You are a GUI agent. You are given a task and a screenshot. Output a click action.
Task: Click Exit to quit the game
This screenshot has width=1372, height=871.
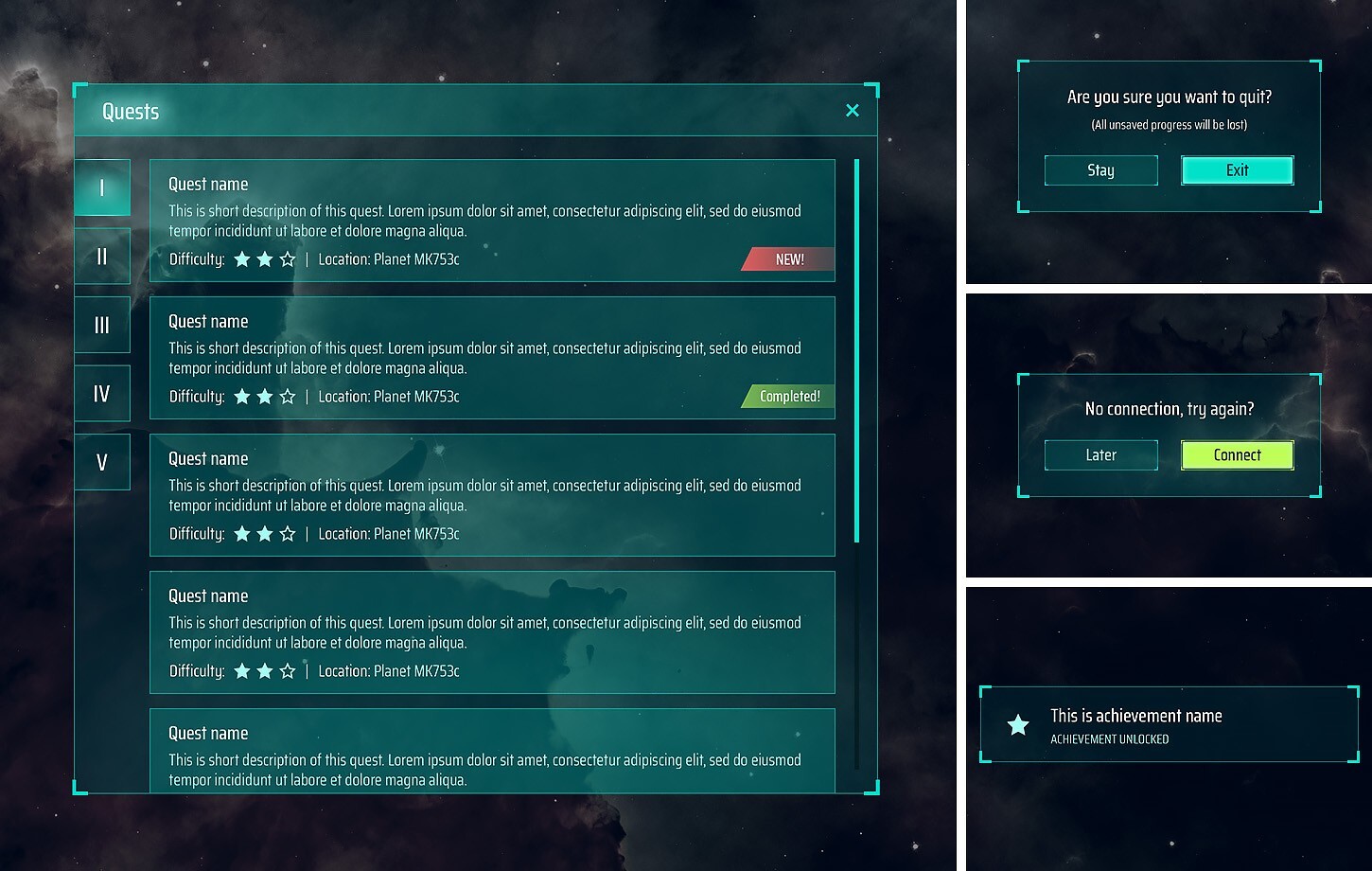[x=1237, y=169]
